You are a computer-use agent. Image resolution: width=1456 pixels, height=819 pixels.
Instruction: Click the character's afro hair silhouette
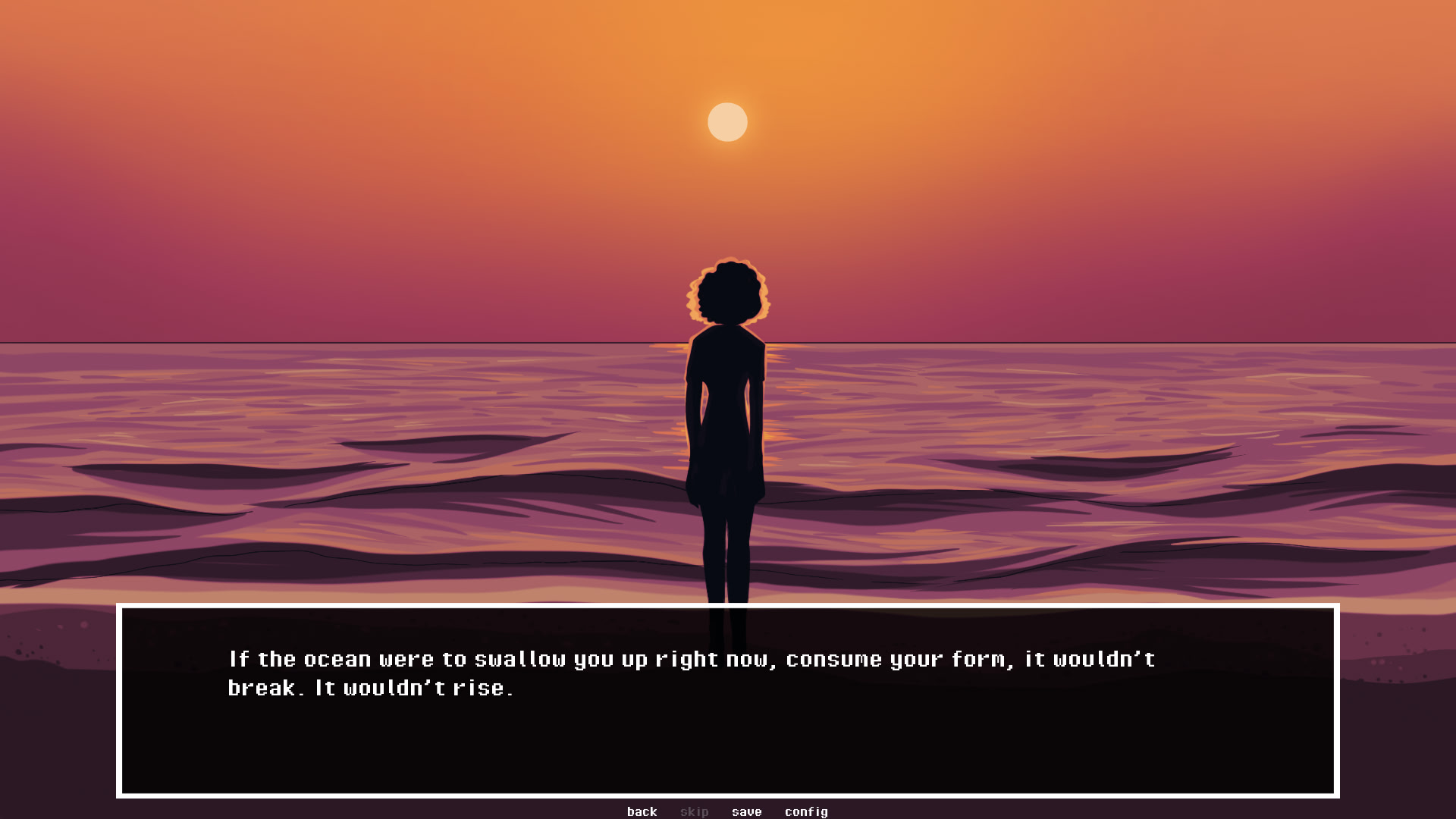click(x=726, y=292)
